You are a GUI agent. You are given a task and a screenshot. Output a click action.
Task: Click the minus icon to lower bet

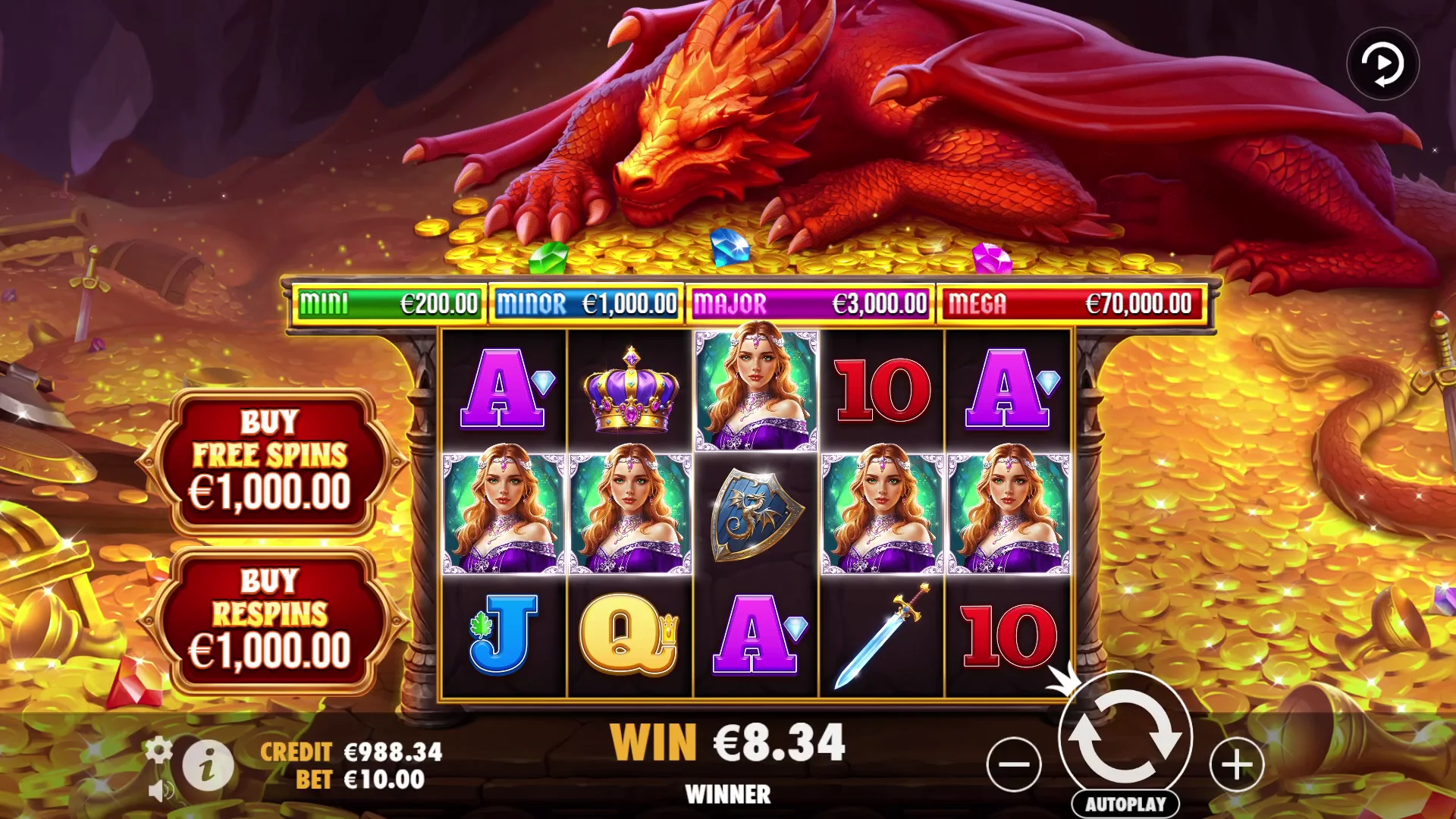pos(1014,764)
